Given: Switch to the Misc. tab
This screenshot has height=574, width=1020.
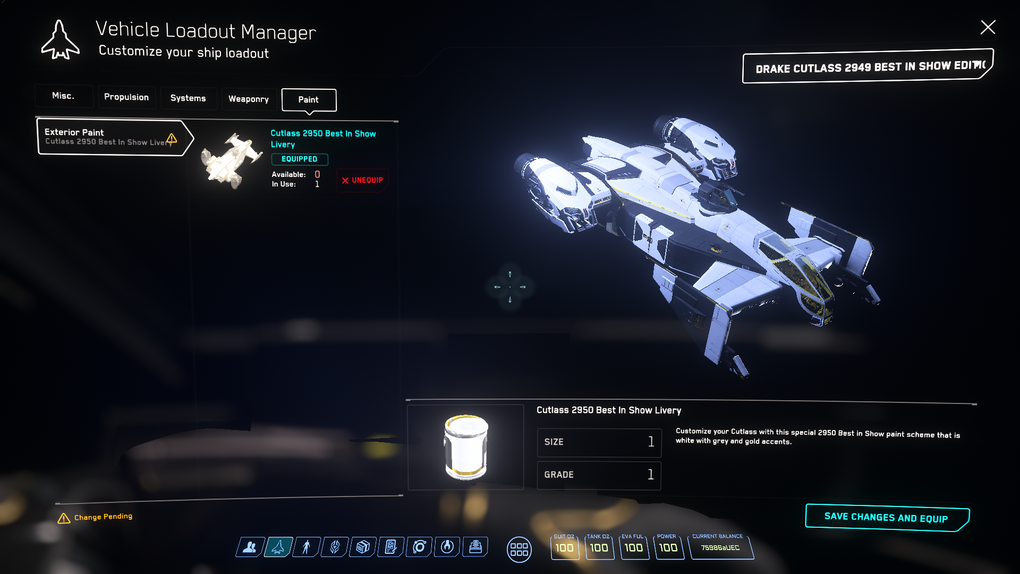Looking at the screenshot, I should (x=64, y=97).
